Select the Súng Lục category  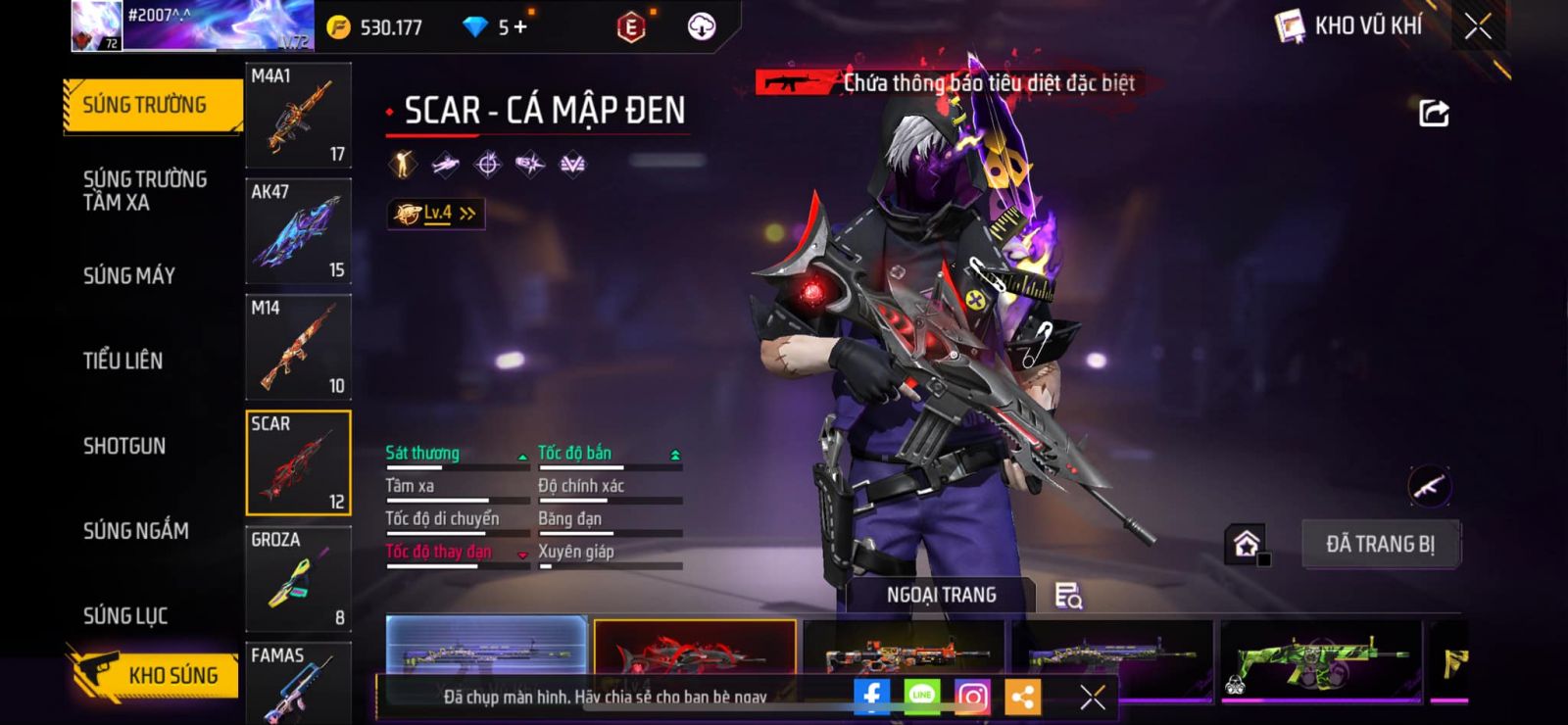tap(125, 615)
